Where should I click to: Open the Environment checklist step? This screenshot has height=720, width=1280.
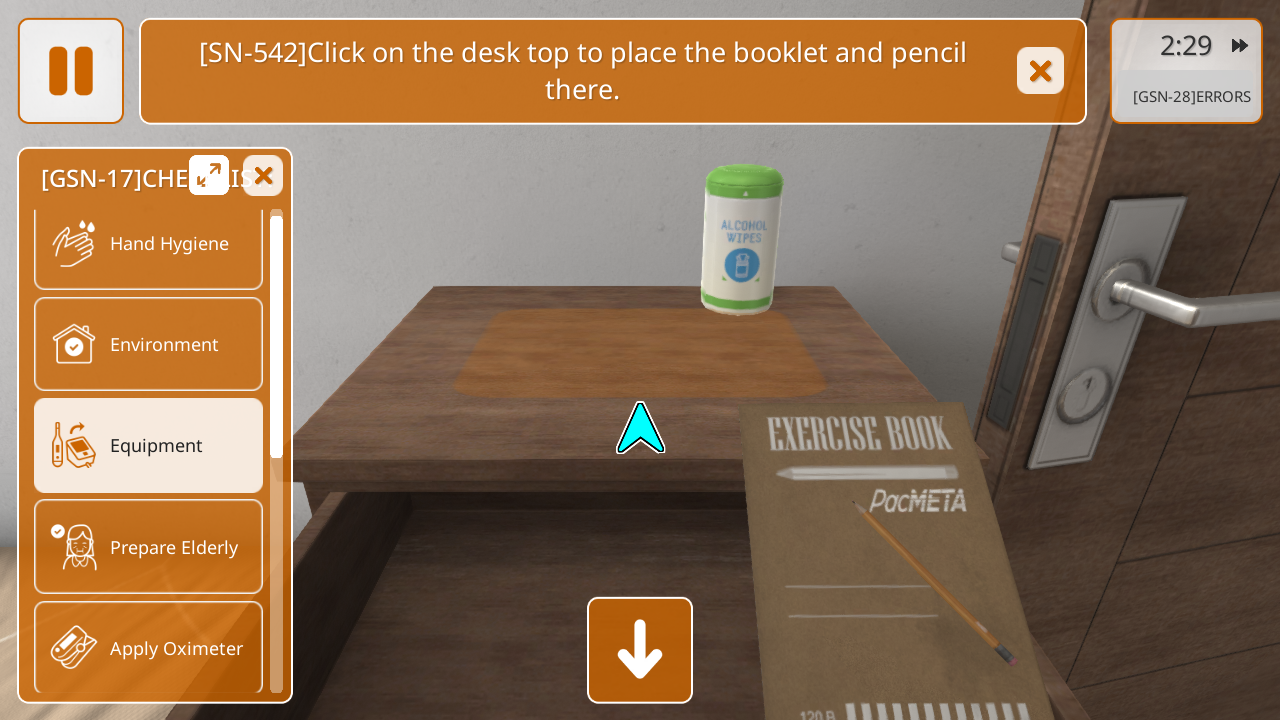(x=149, y=345)
